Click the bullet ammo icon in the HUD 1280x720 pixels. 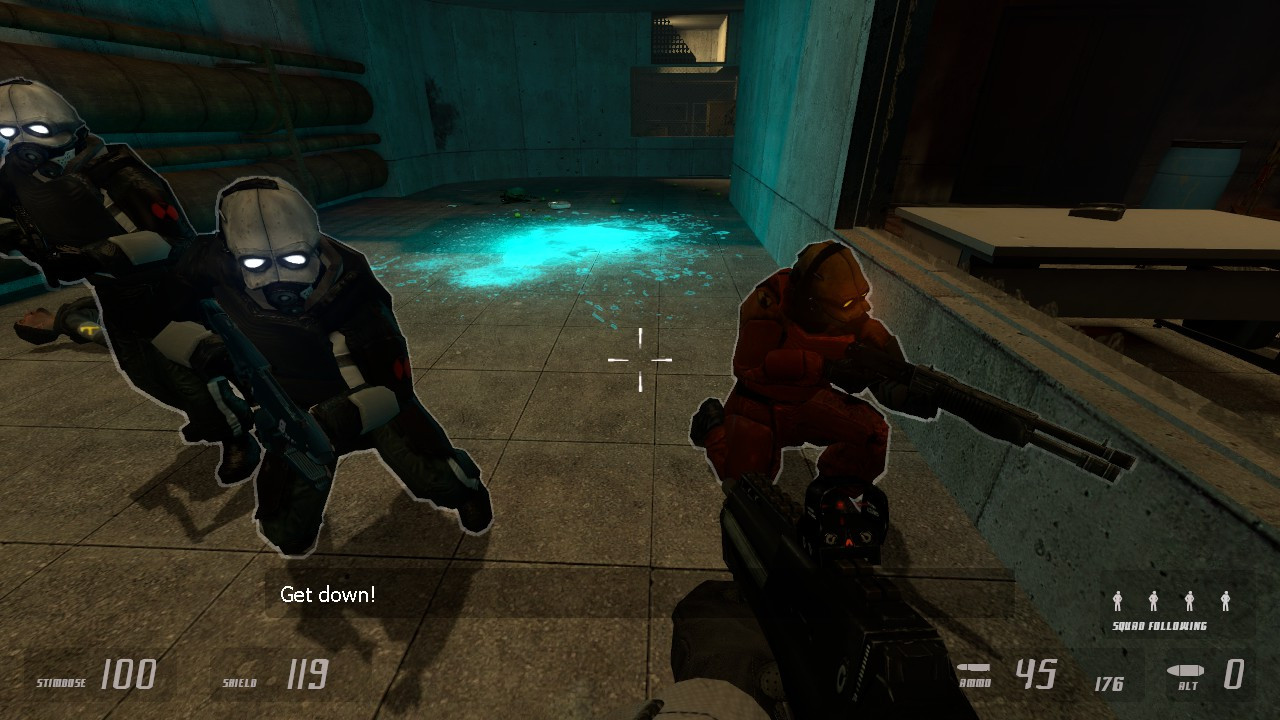point(974,669)
